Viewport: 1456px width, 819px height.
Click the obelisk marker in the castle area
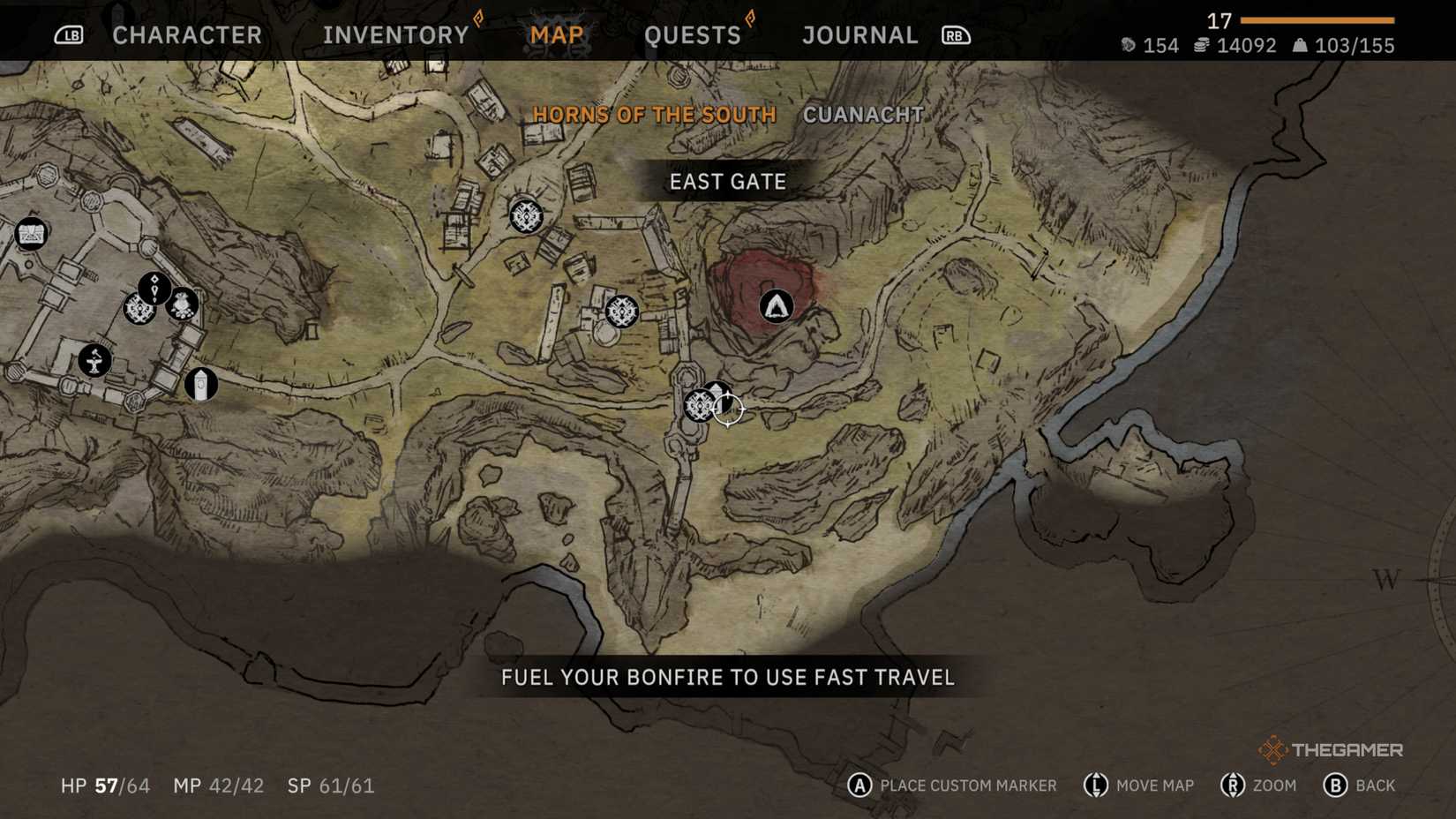click(x=201, y=385)
